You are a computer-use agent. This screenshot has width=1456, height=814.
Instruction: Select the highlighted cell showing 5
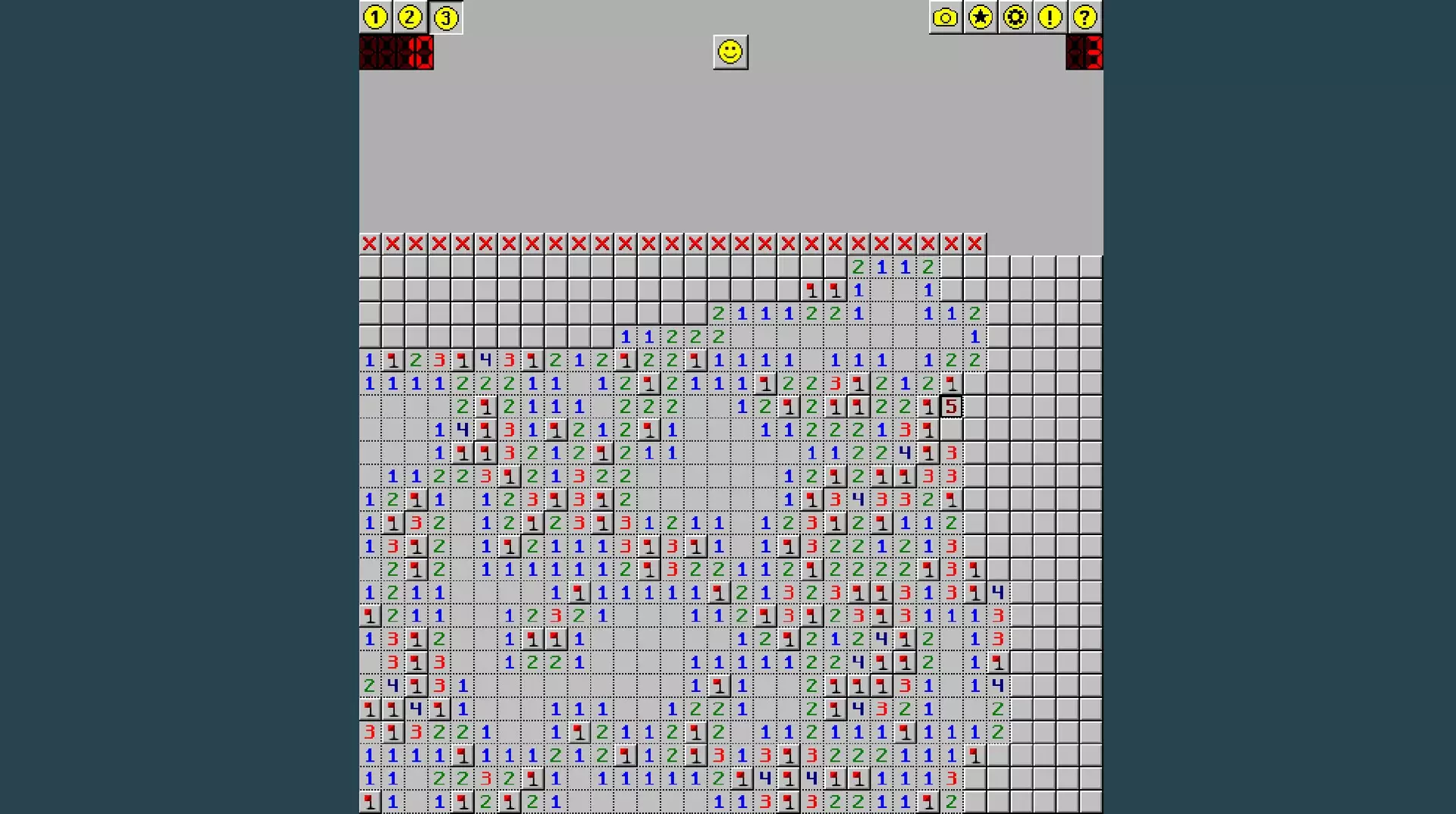pyautogui.click(x=952, y=405)
